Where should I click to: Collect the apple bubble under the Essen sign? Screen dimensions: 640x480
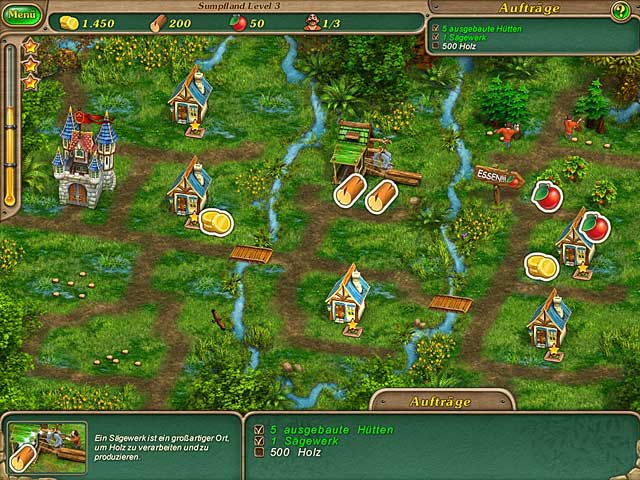546,195
